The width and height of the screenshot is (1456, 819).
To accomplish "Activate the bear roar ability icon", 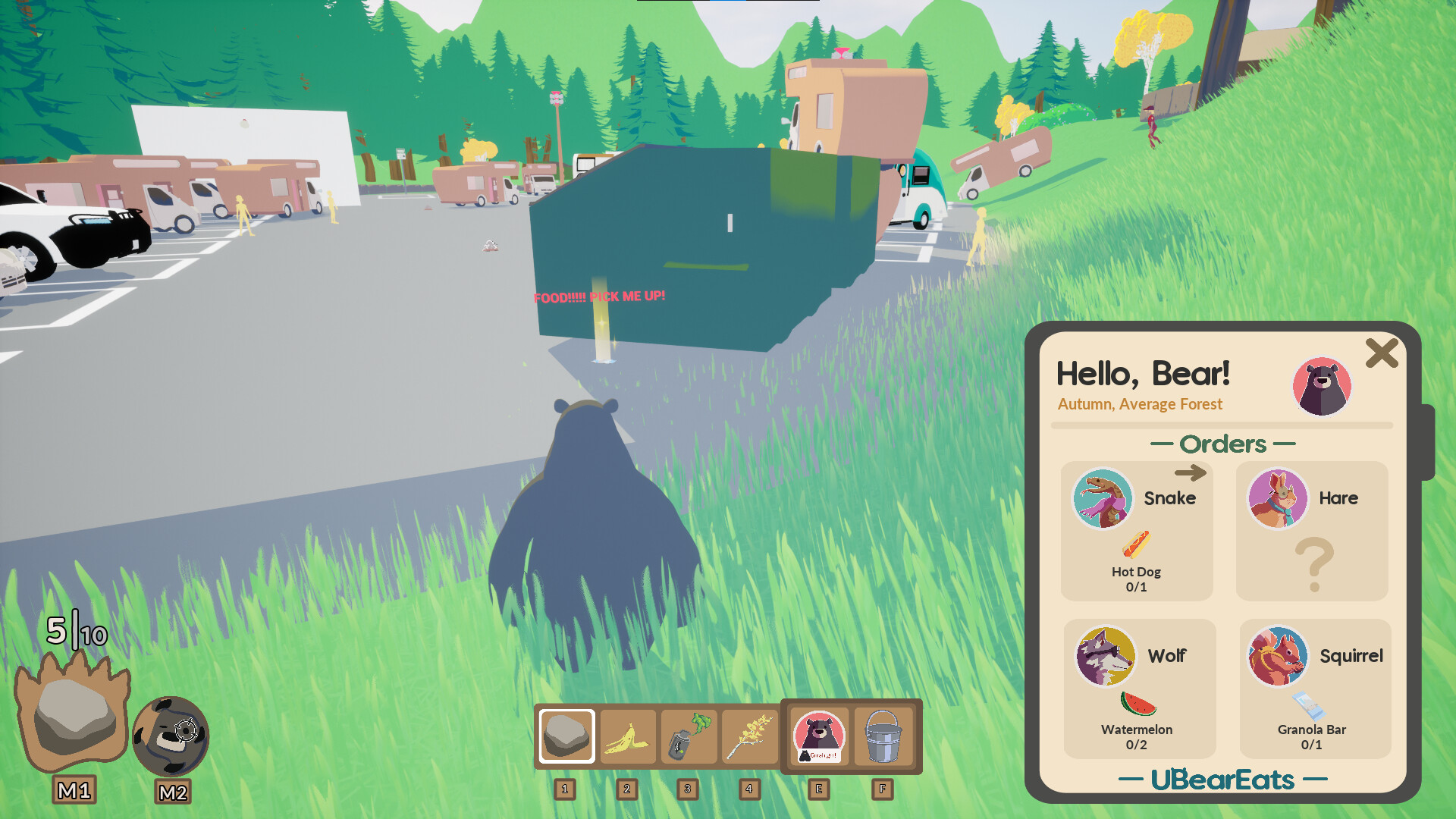I will 171,736.
